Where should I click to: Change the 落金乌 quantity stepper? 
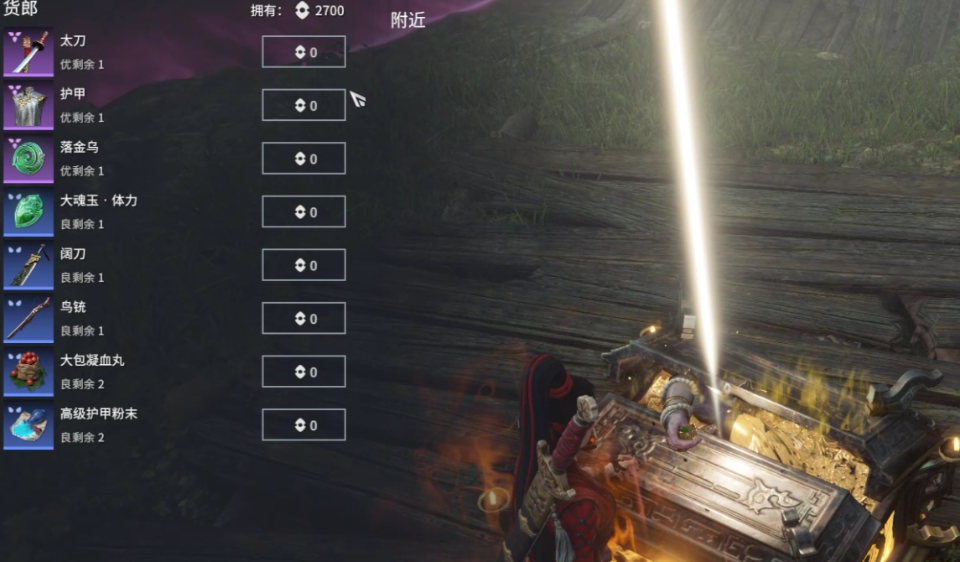click(x=303, y=158)
